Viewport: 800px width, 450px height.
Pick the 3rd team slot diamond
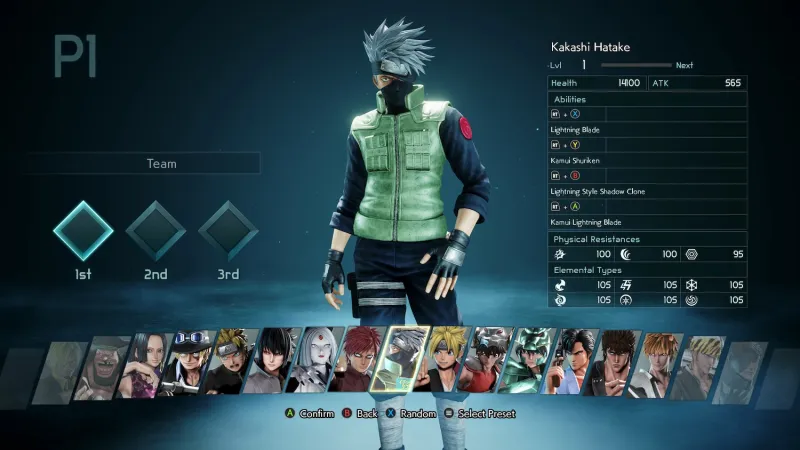click(228, 231)
